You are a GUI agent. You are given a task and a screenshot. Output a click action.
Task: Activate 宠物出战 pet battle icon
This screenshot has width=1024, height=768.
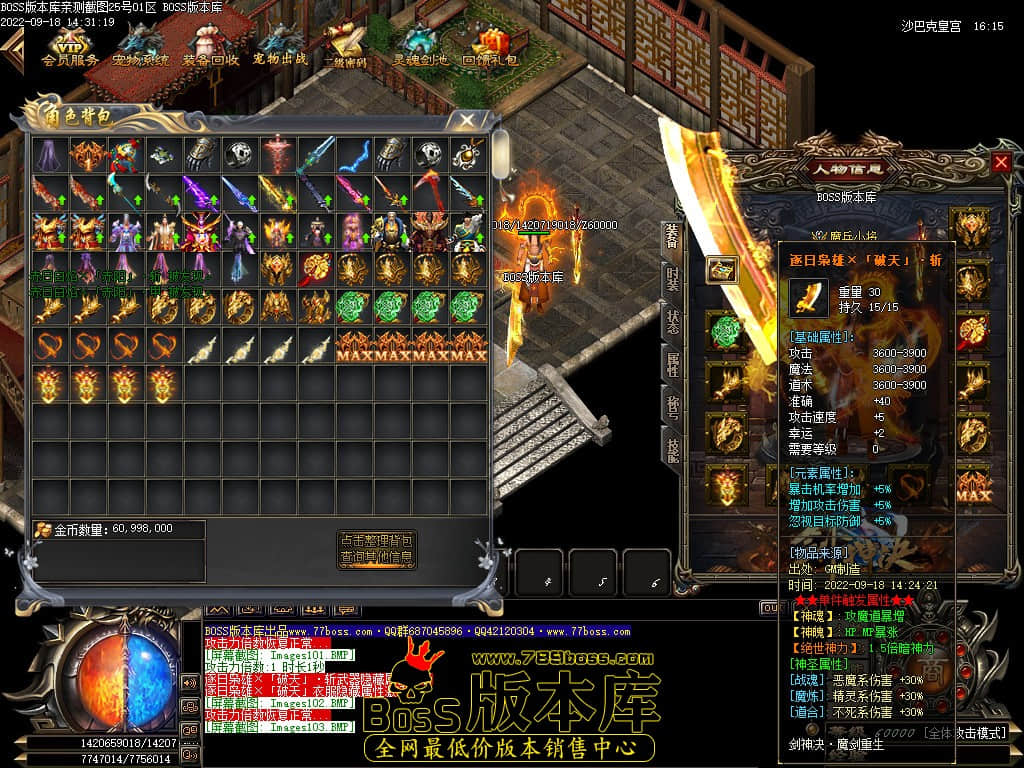point(280,44)
